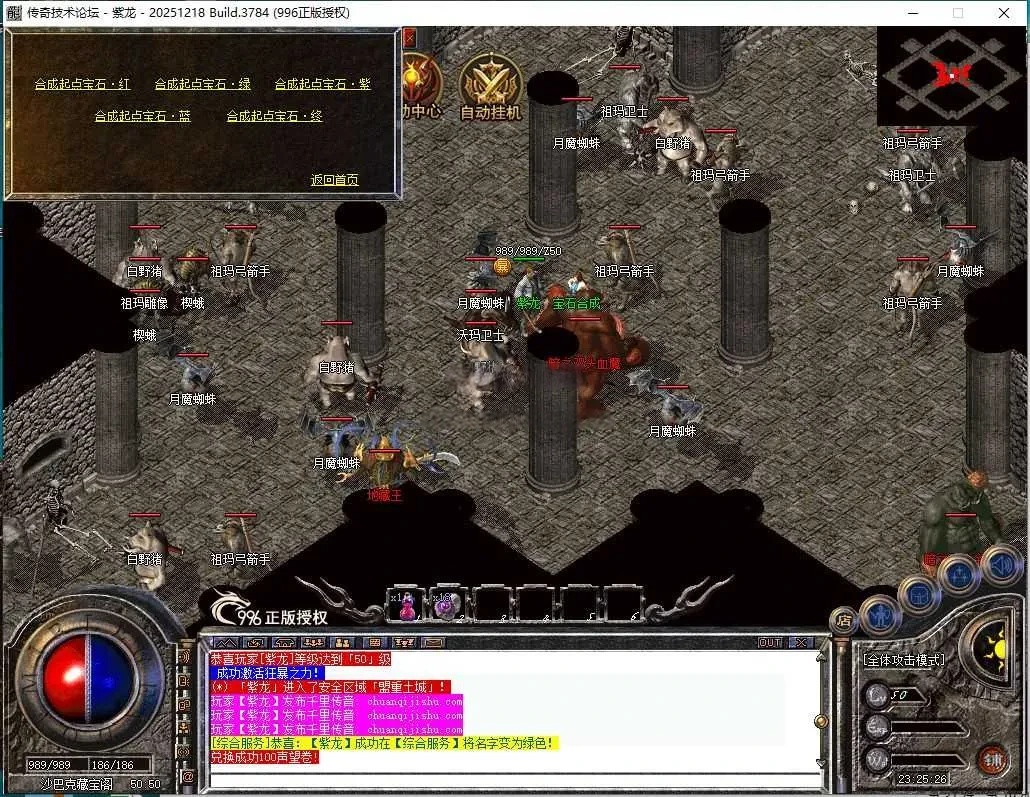Open the 店 shop button
The width and height of the screenshot is (1030, 797).
pos(845,620)
